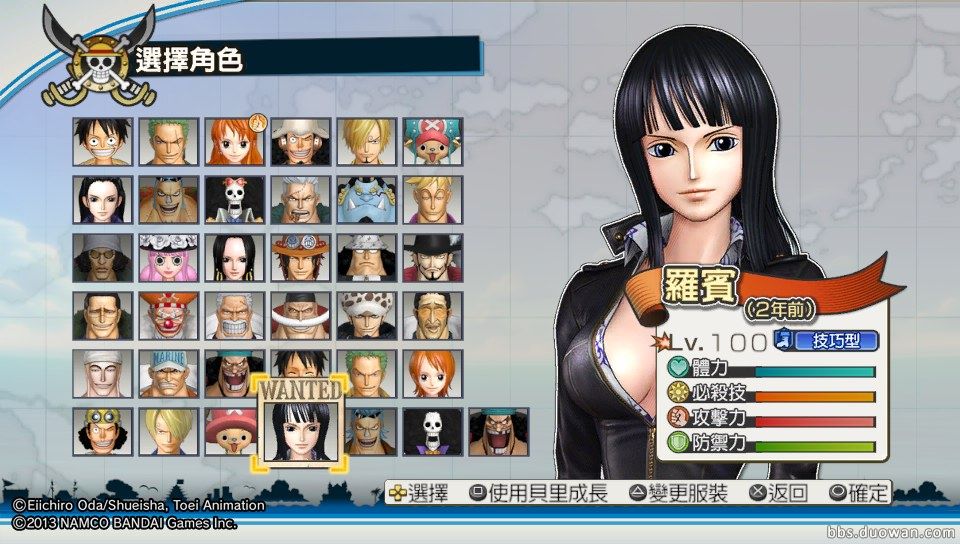Select the WANTED Robin character card

pyautogui.click(x=301, y=422)
